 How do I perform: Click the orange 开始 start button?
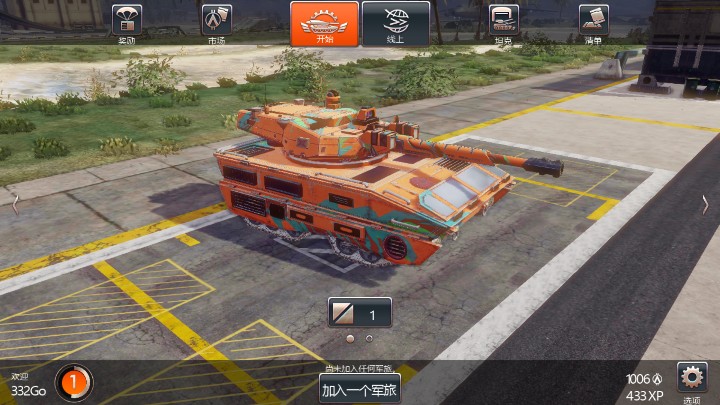pos(324,23)
